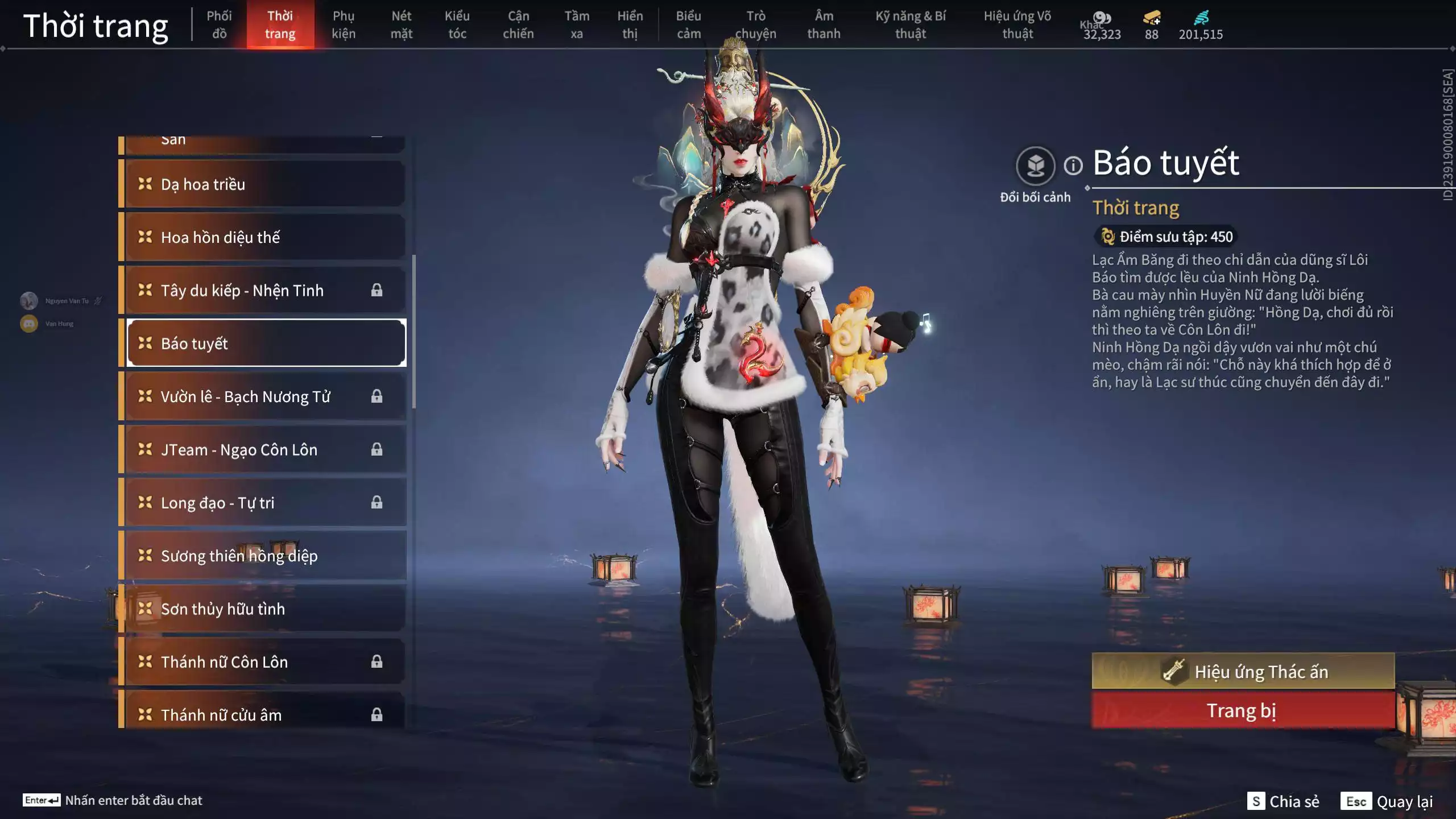
Task: Open the Cận chiến category
Action: (518, 24)
